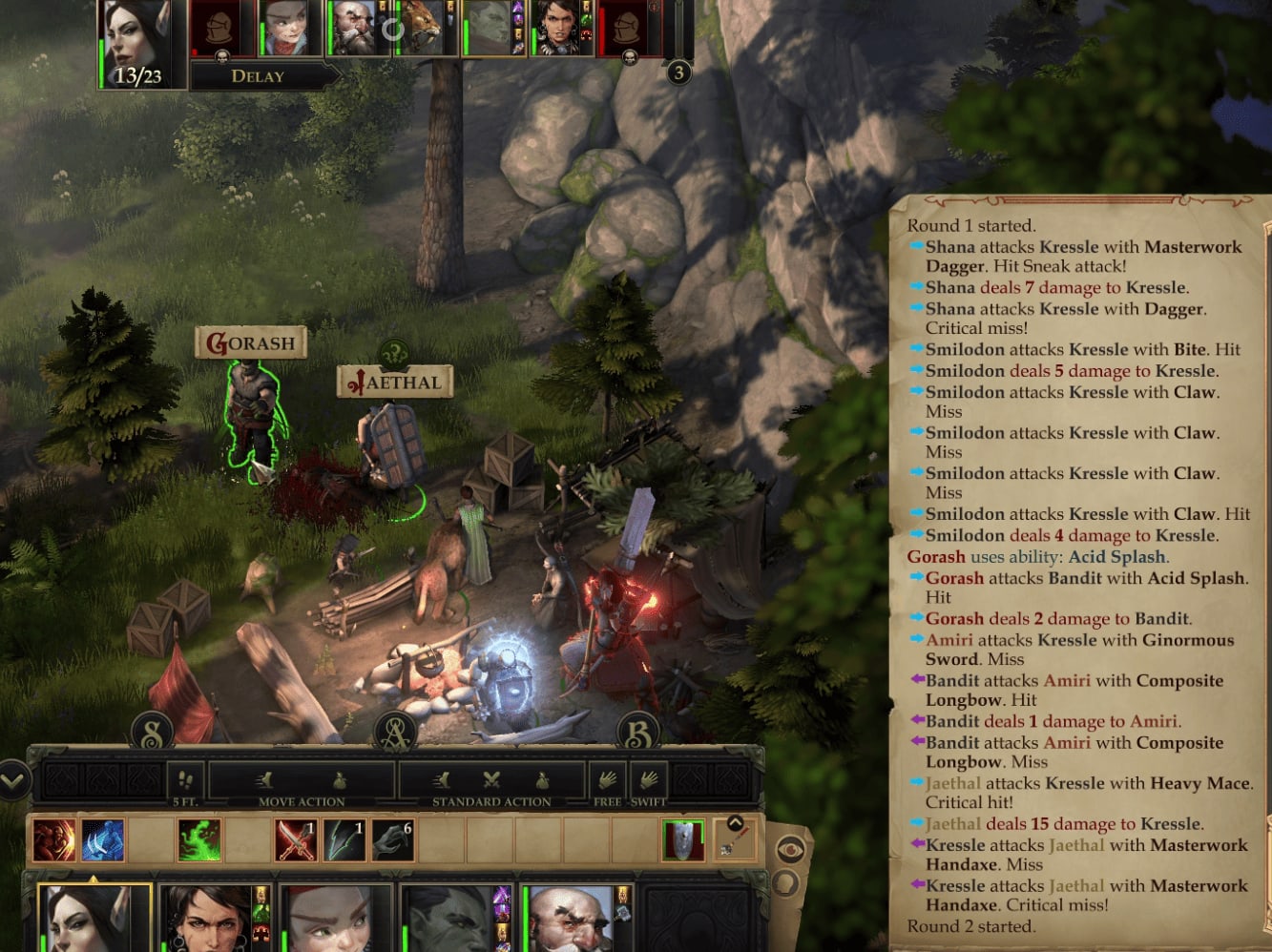The image size is (1272, 952).
Task: Expand the weapon set slot arrow
Action: (735, 823)
